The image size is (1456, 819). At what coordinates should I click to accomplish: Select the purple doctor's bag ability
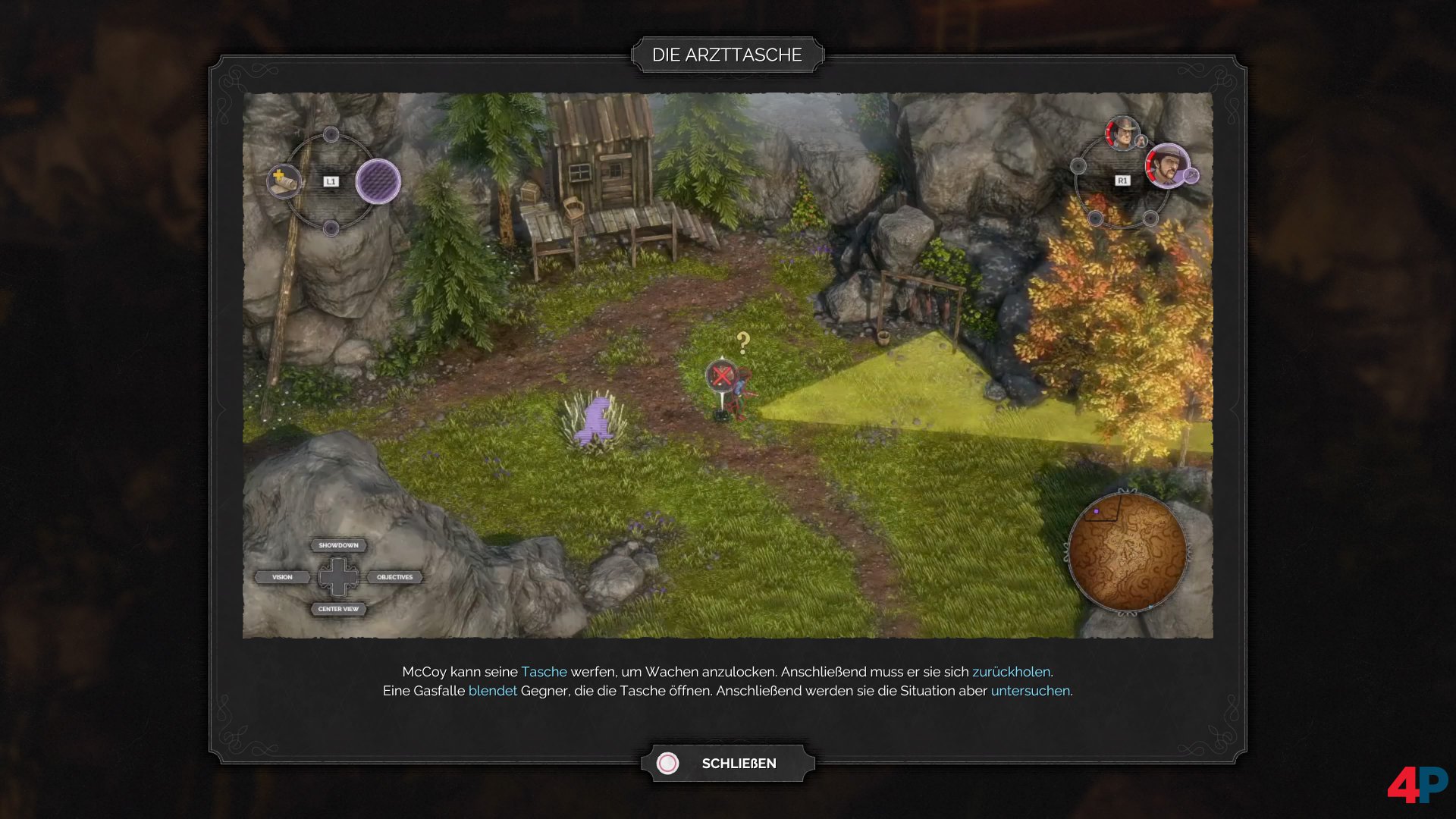378,181
